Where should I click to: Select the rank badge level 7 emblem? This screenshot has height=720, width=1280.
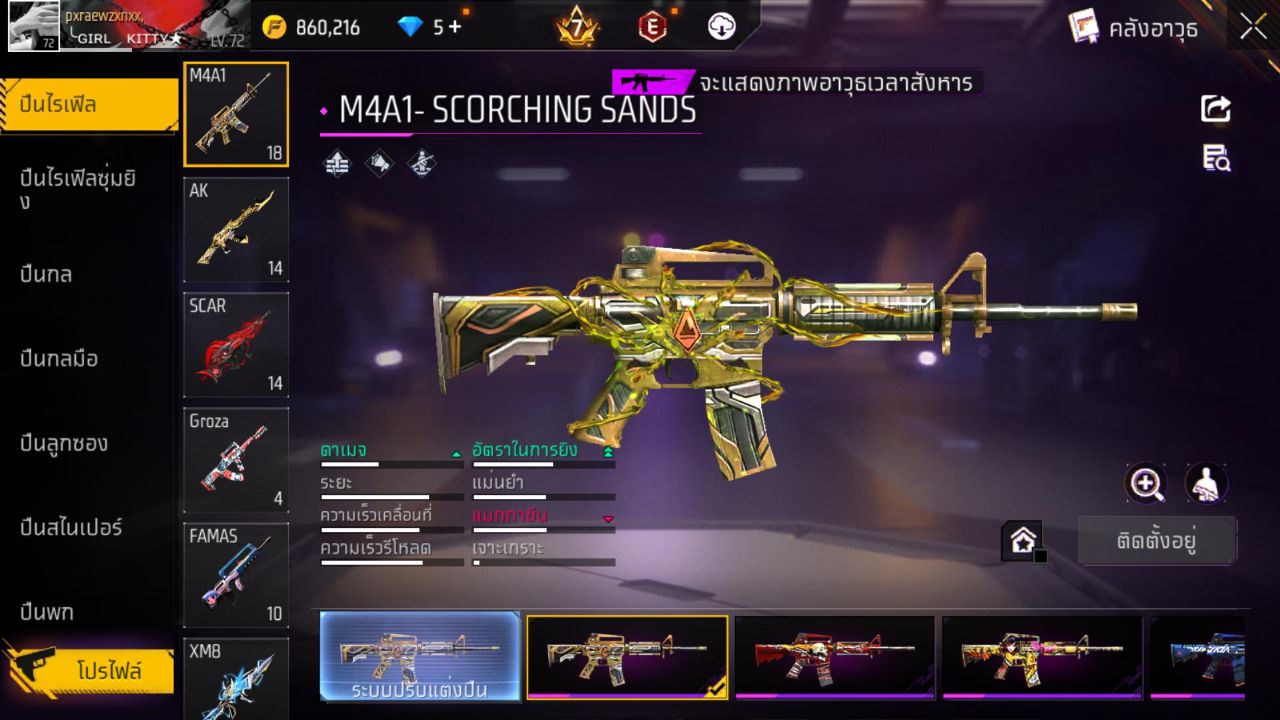pos(575,25)
